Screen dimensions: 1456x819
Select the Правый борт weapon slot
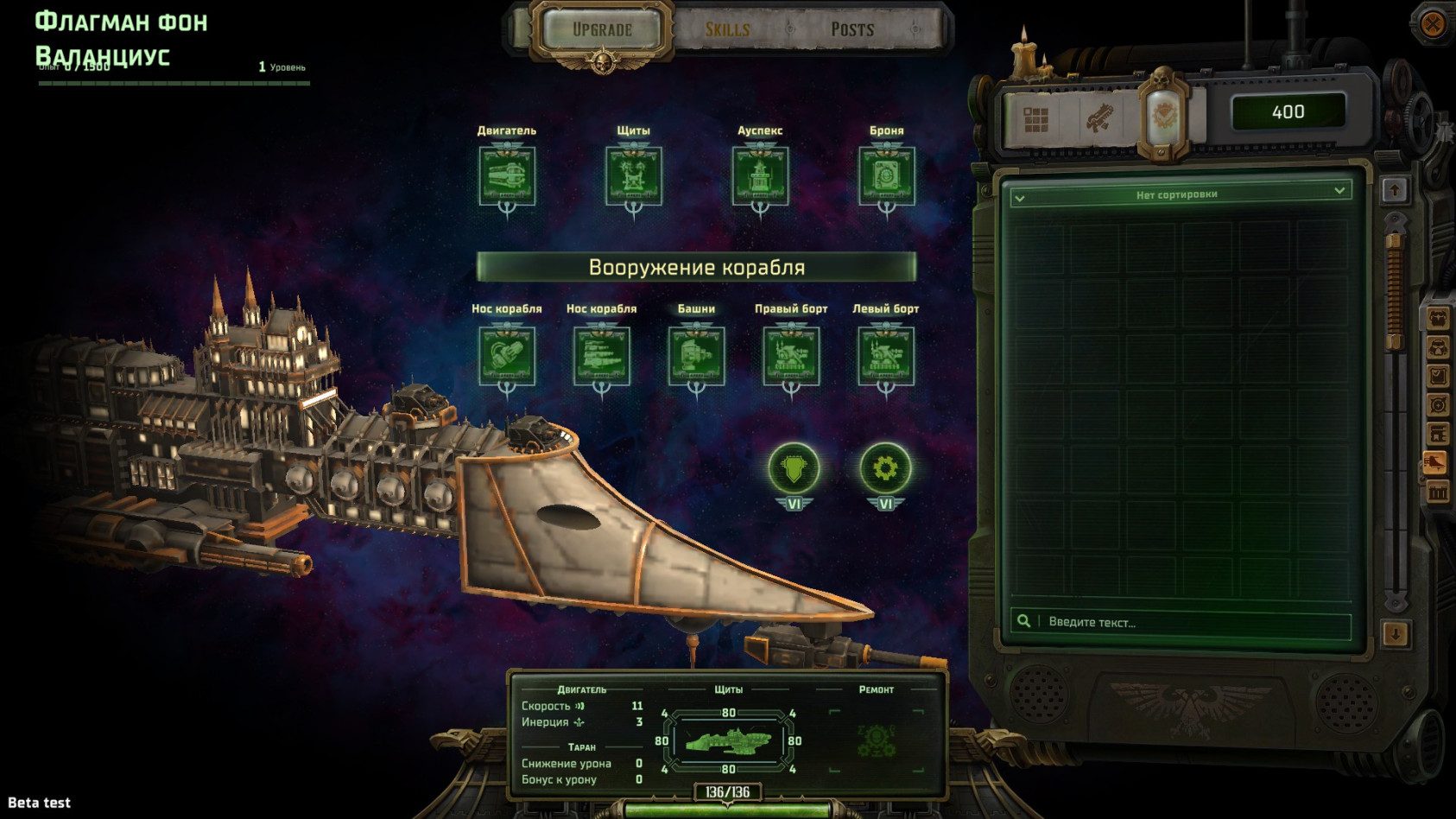pyautogui.click(x=791, y=355)
